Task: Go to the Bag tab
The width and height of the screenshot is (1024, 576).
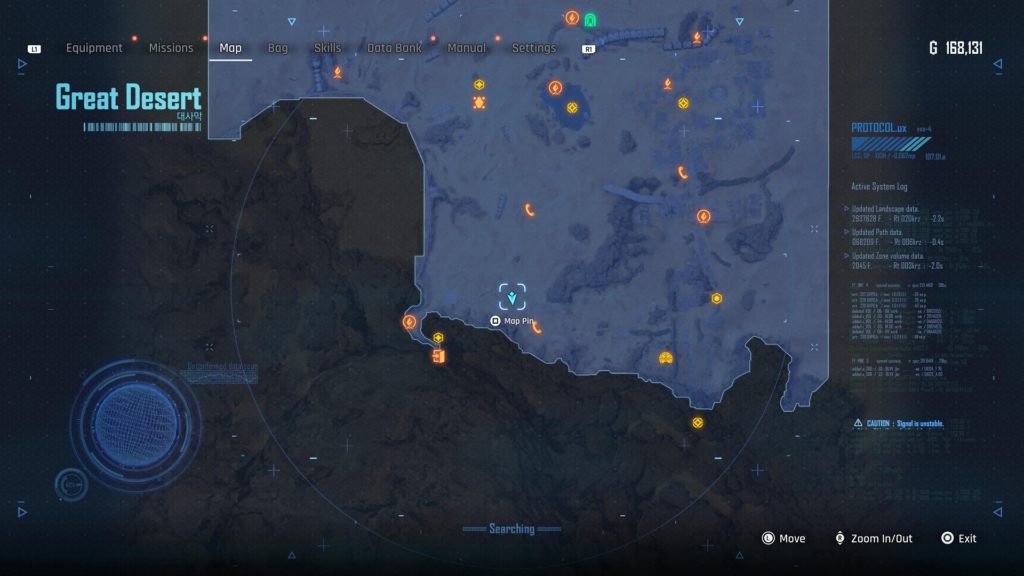Action: coord(278,48)
